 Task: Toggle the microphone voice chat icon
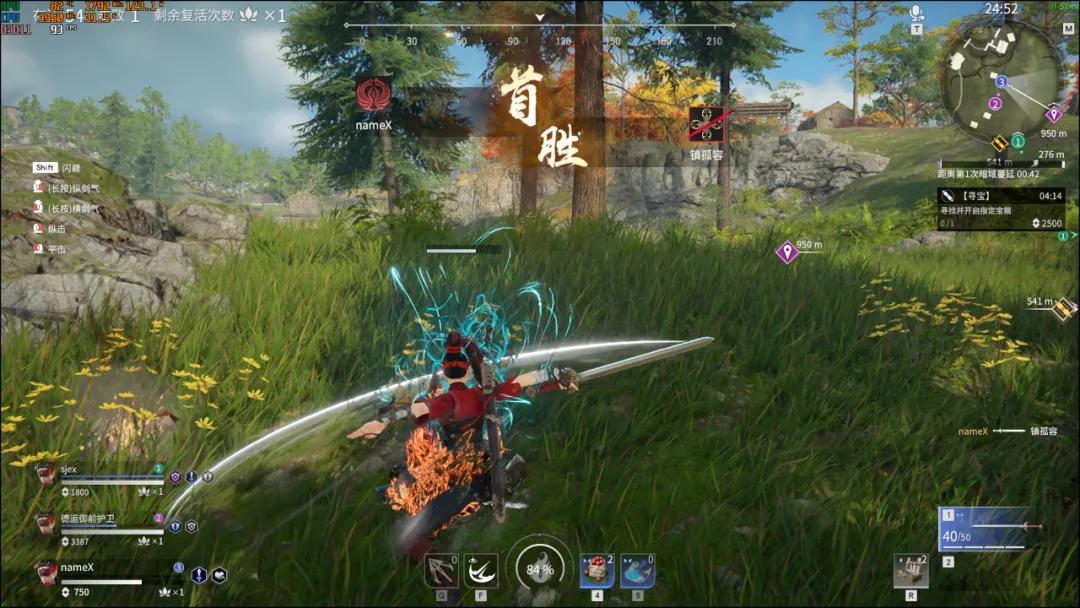(x=916, y=14)
